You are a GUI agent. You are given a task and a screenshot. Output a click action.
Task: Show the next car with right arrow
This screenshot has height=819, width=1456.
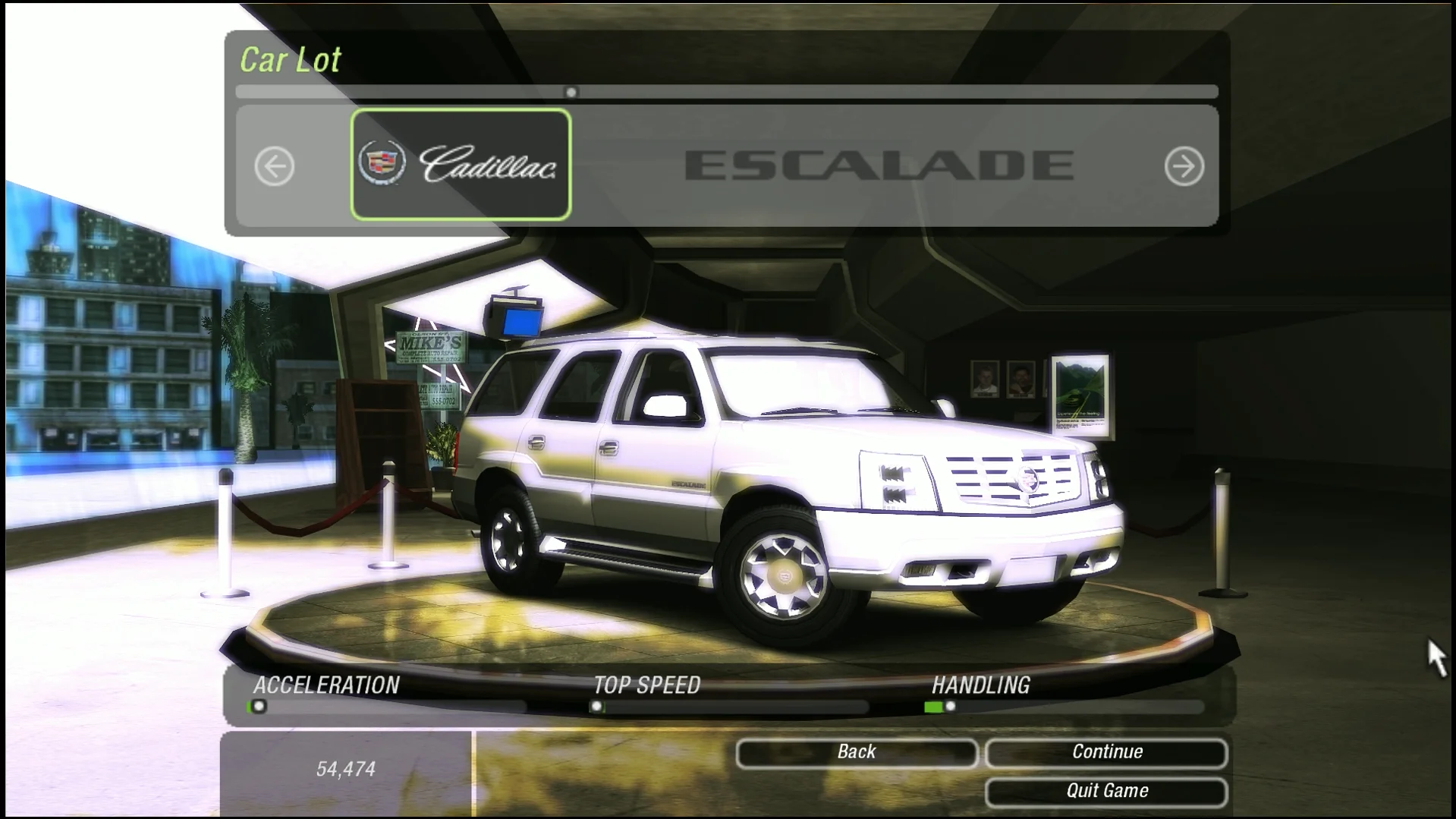coord(1184,166)
